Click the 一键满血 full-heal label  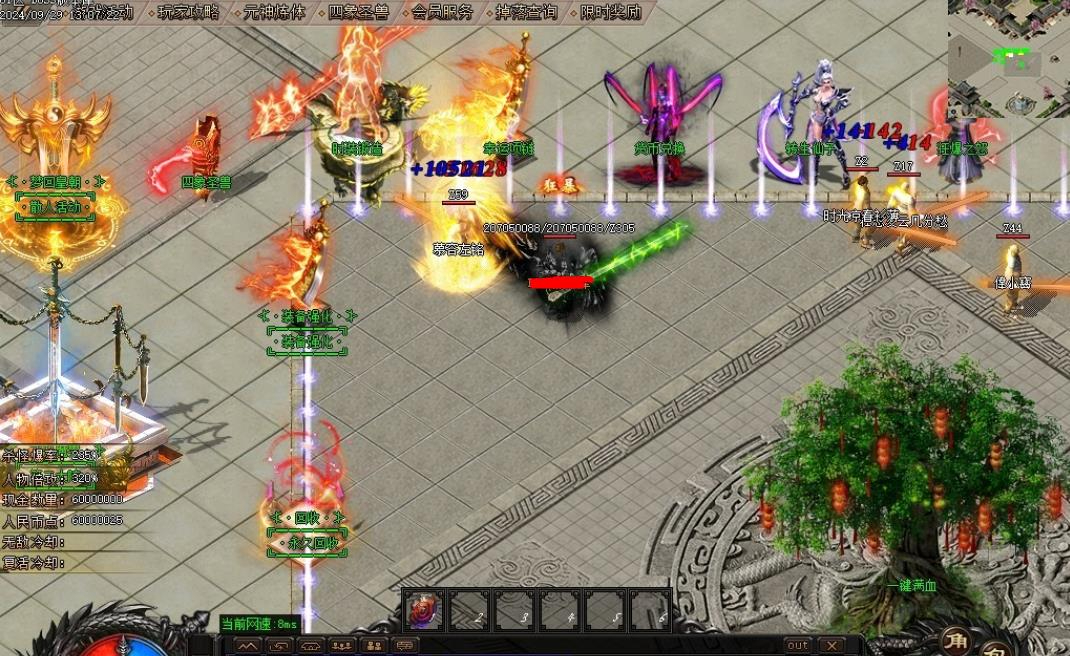coord(911,587)
